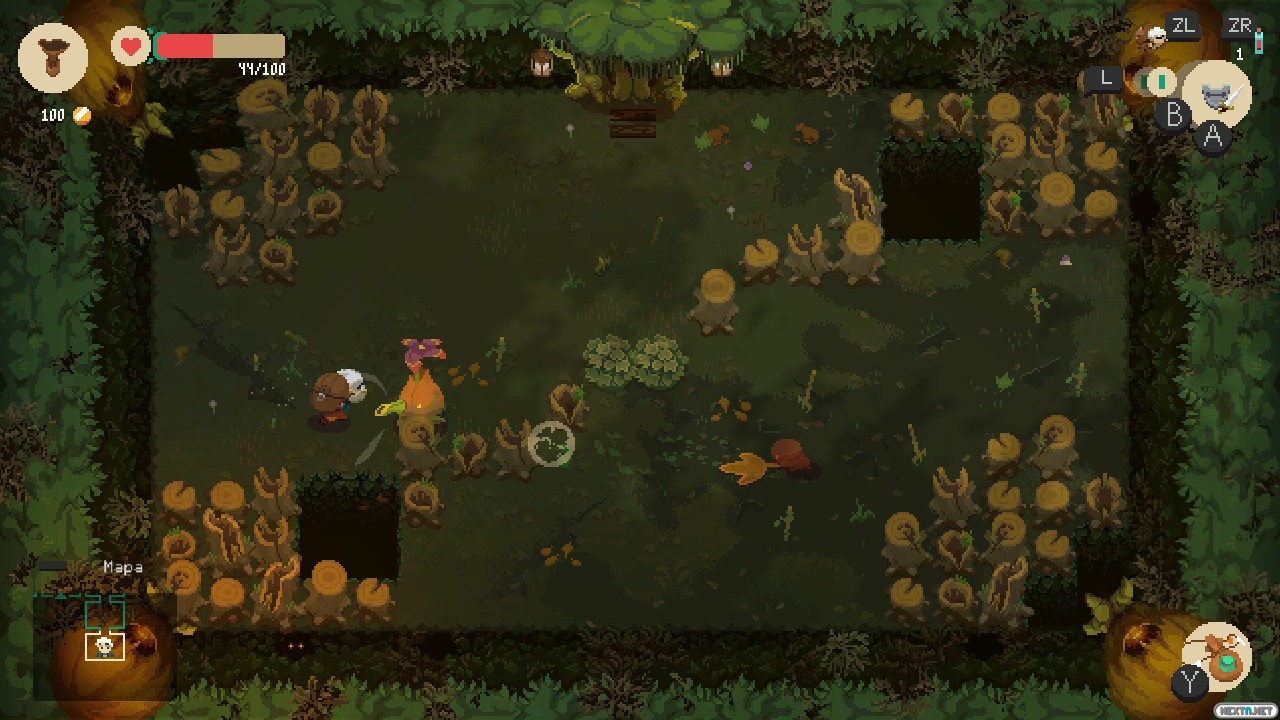Select the sword and shield weapon slot
Screen dimensions: 1280x720
tap(1217, 95)
